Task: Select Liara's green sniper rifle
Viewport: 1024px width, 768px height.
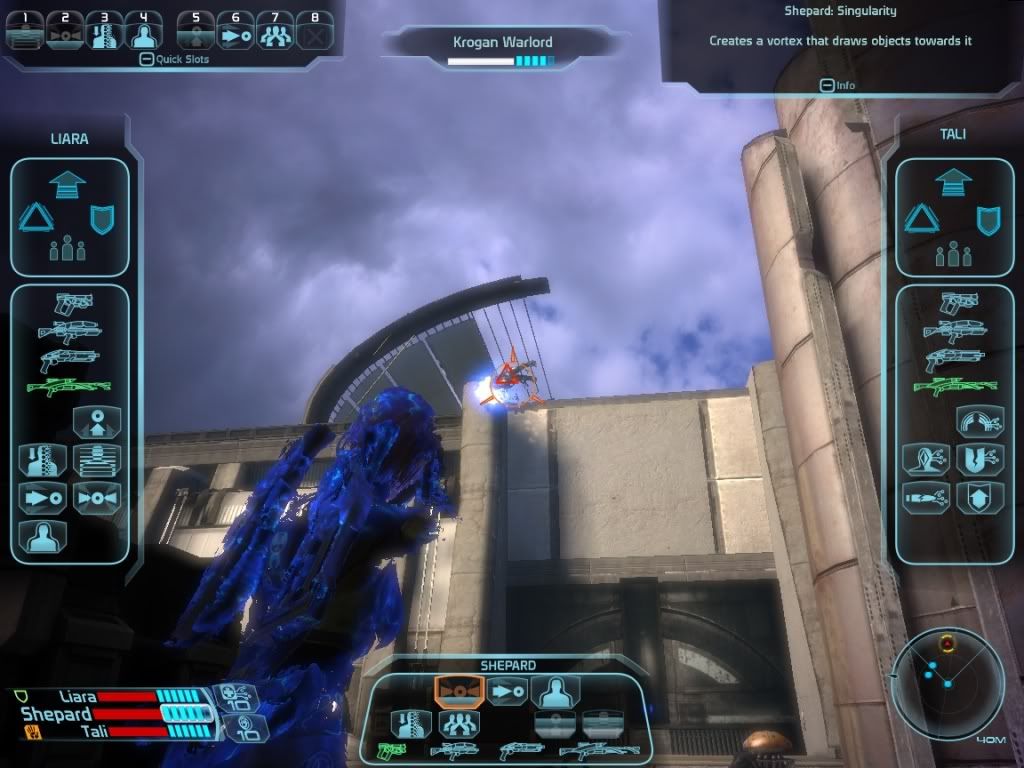Action: [x=69, y=385]
